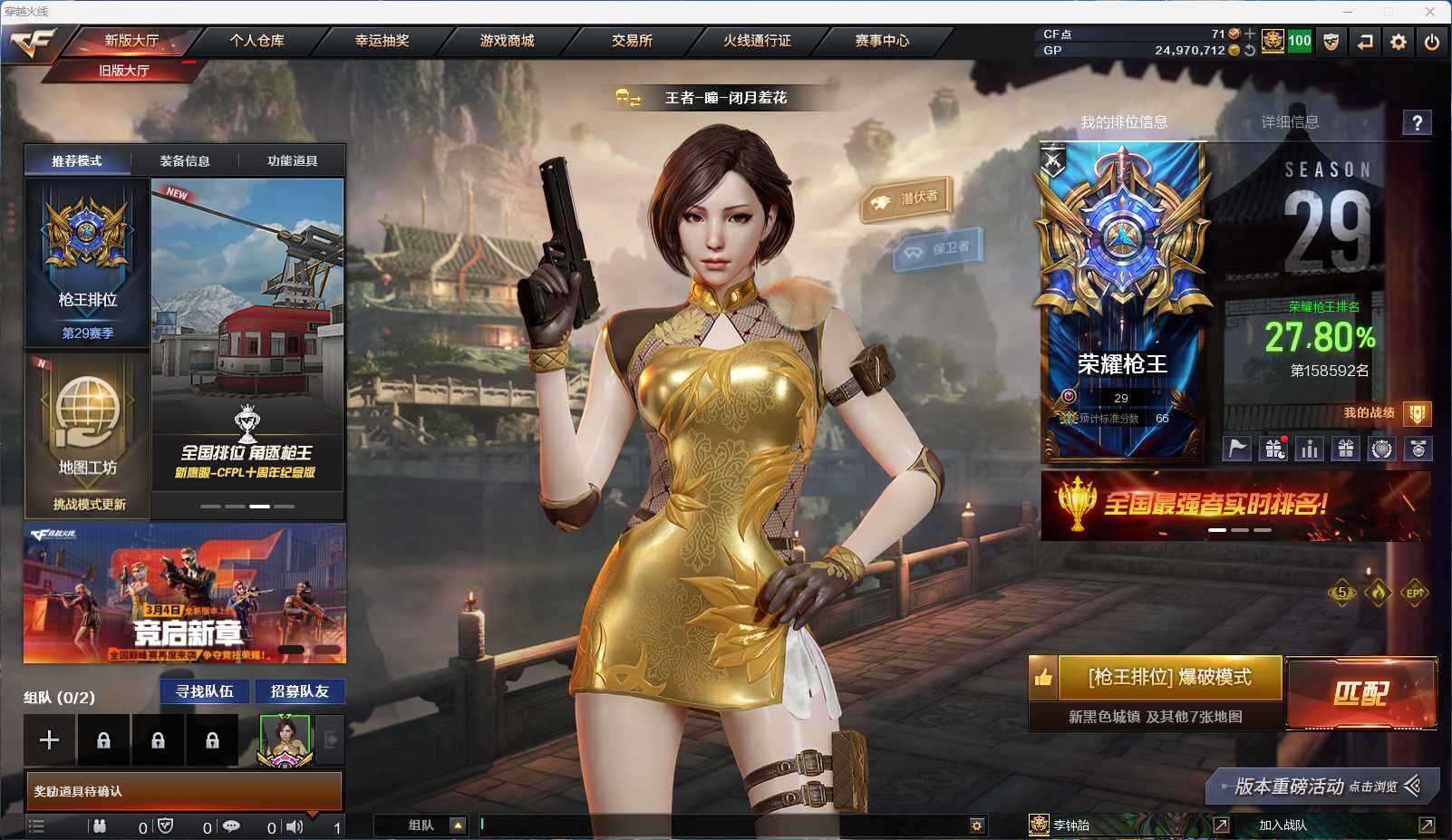Screen dimensions: 1452x840
Task: Switch to the 功能道具 tab
Action: (292, 161)
